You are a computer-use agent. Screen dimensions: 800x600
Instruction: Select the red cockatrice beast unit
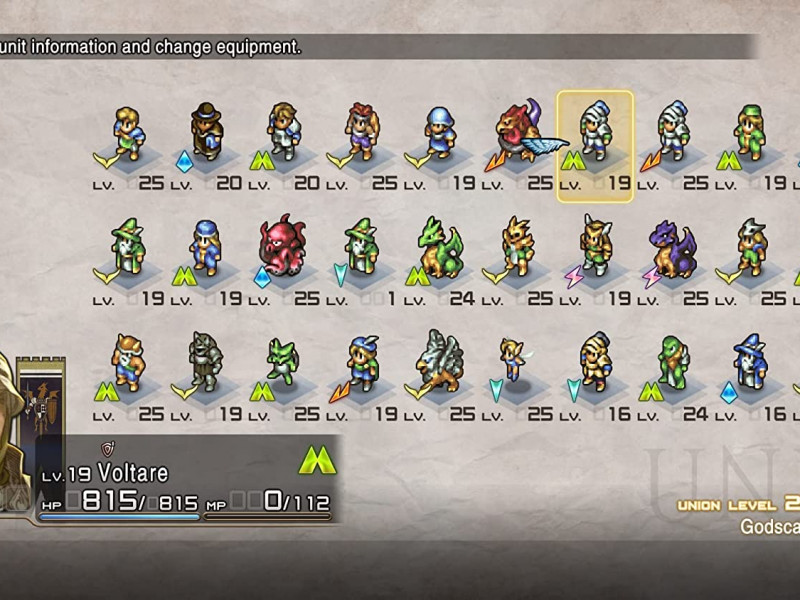click(x=518, y=131)
